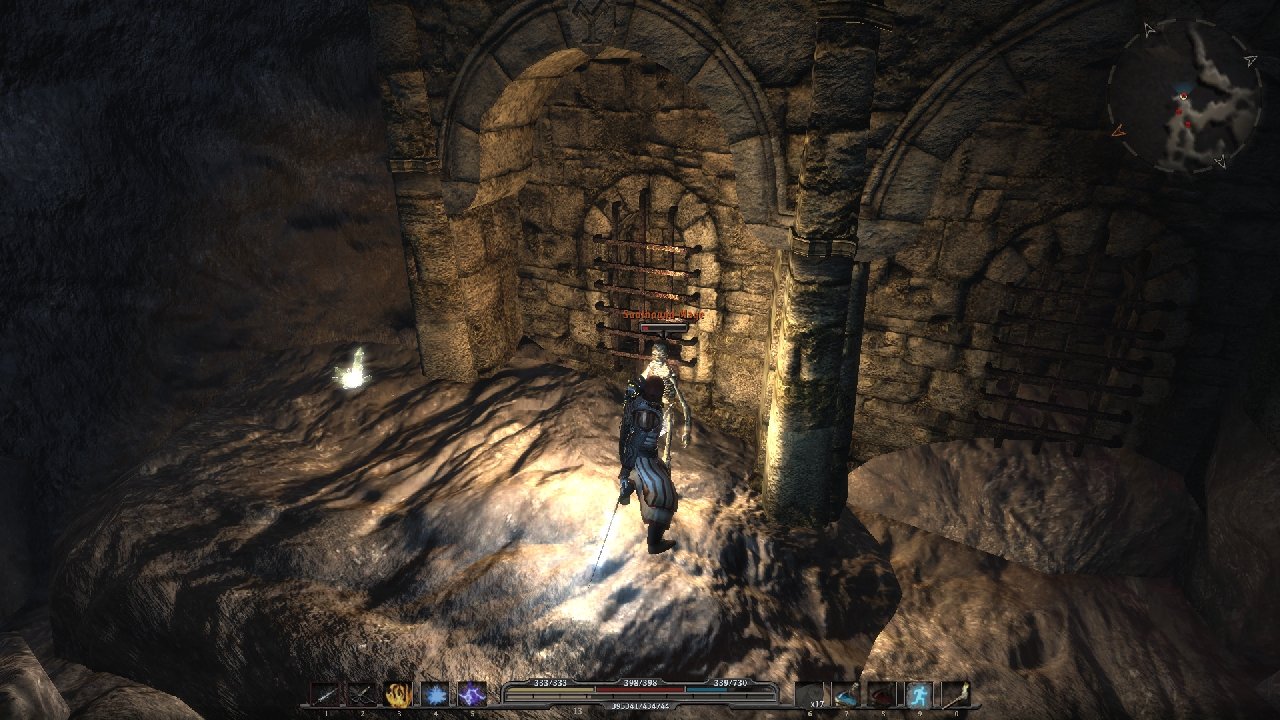Toggle the cyan running figure ability
This screenshot has width=1280, height=720.
(x=919, y=694)
